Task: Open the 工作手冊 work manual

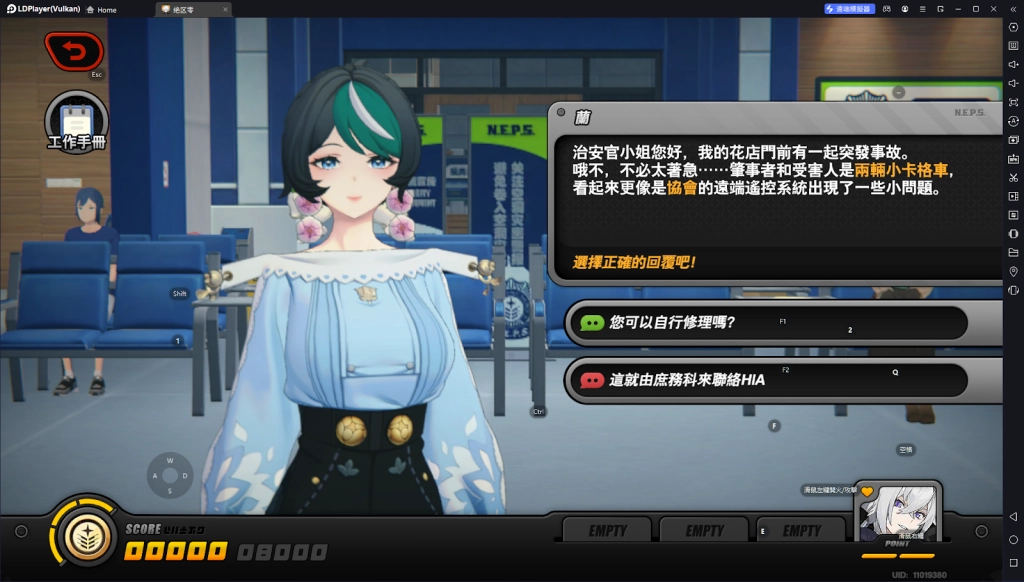Action: (x=76, y=121)
